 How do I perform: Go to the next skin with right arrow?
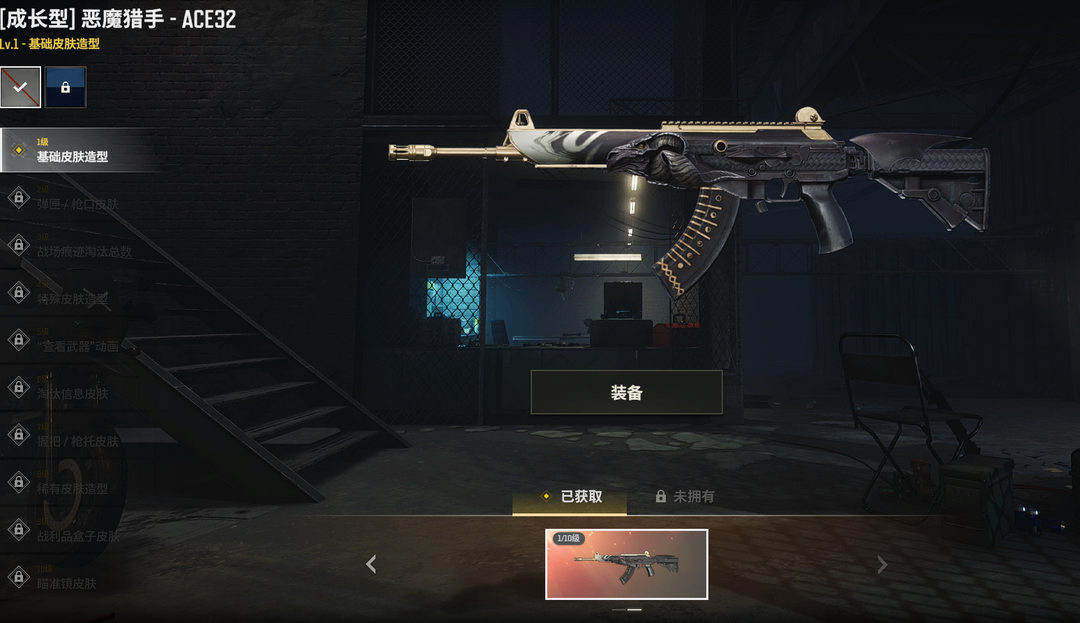tap(881, 565)
